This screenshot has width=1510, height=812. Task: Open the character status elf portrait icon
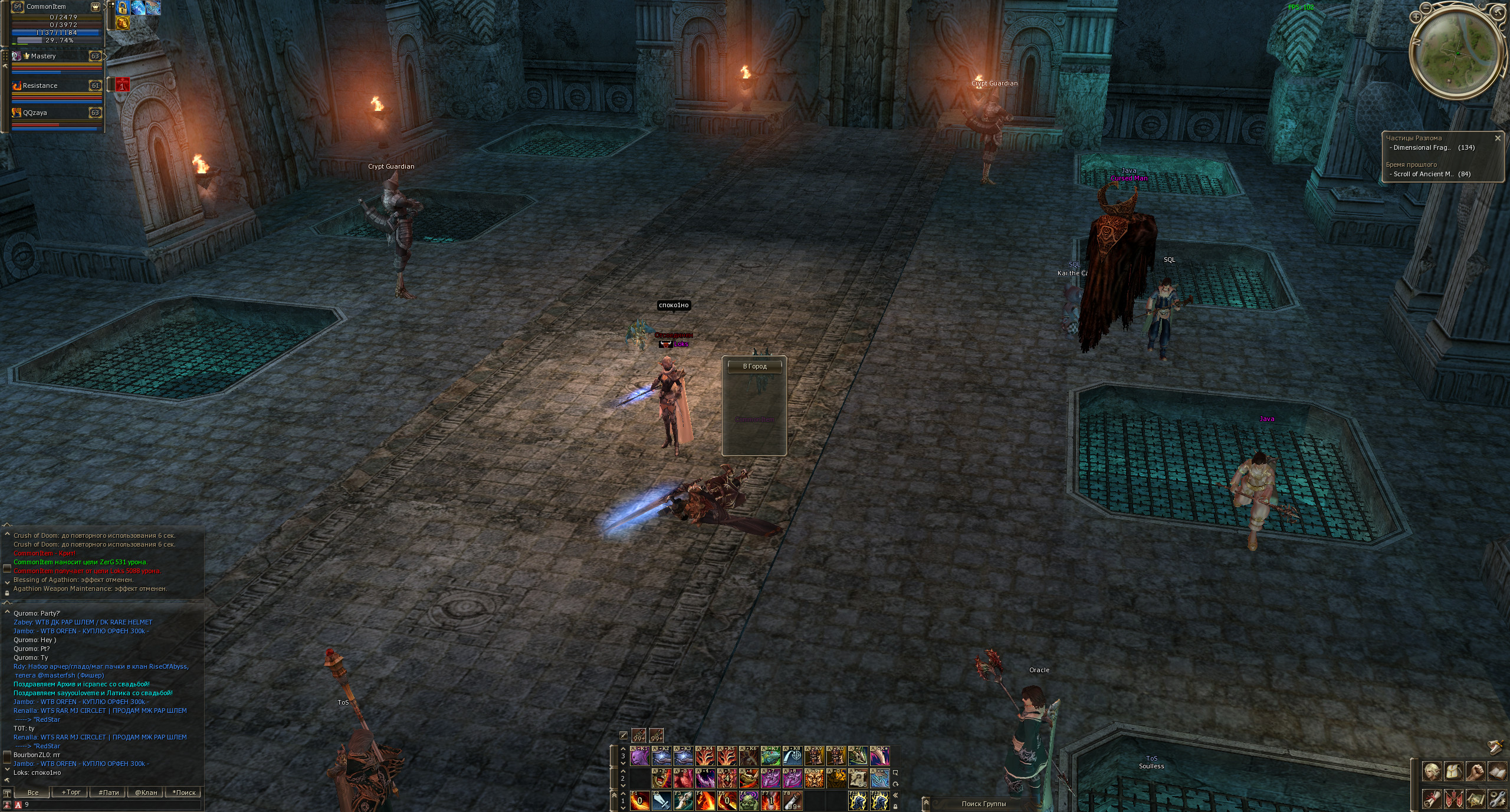click(1432, 771)
